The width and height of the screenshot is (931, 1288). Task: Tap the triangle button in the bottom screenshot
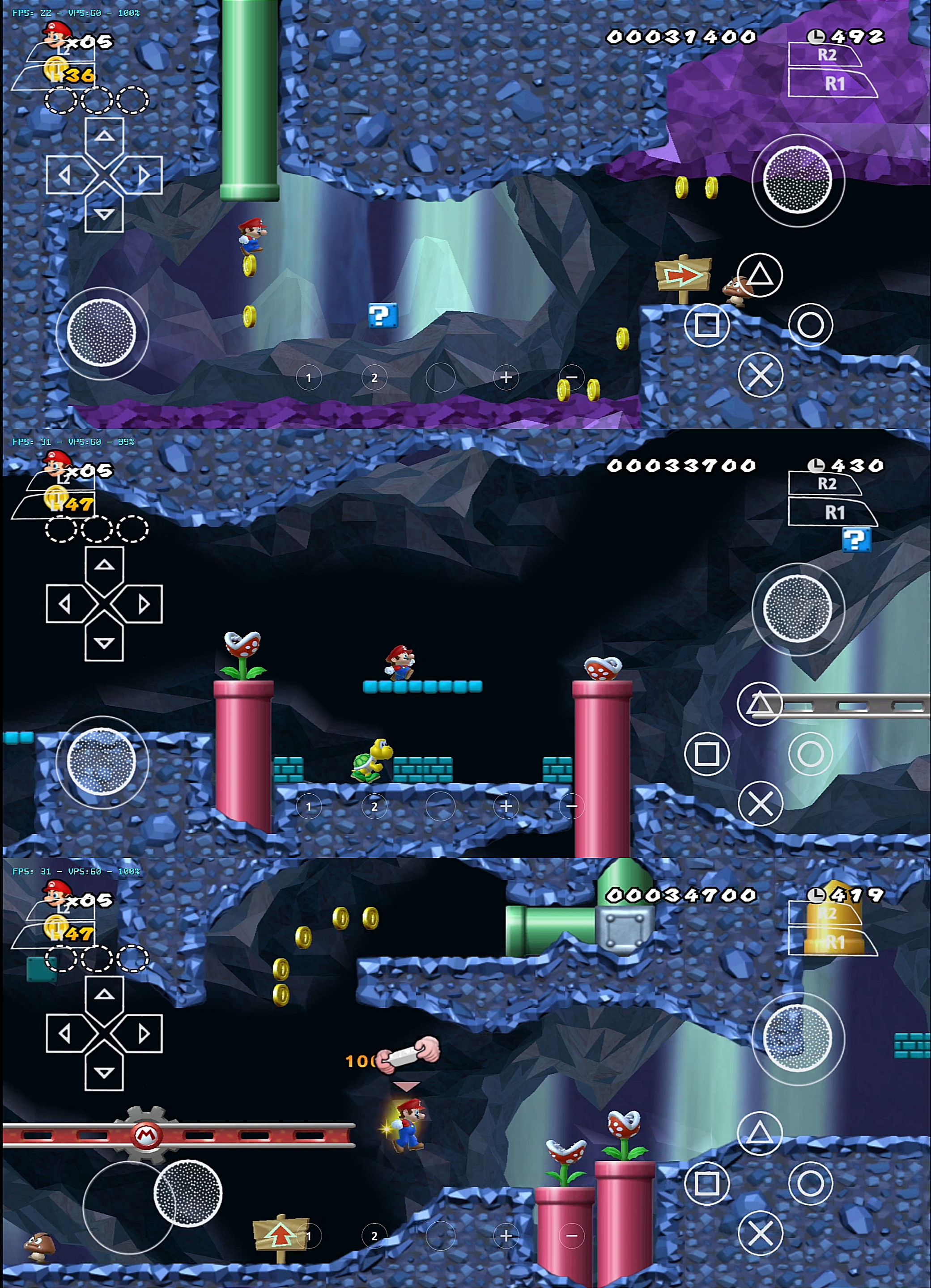click(760, 1134)
